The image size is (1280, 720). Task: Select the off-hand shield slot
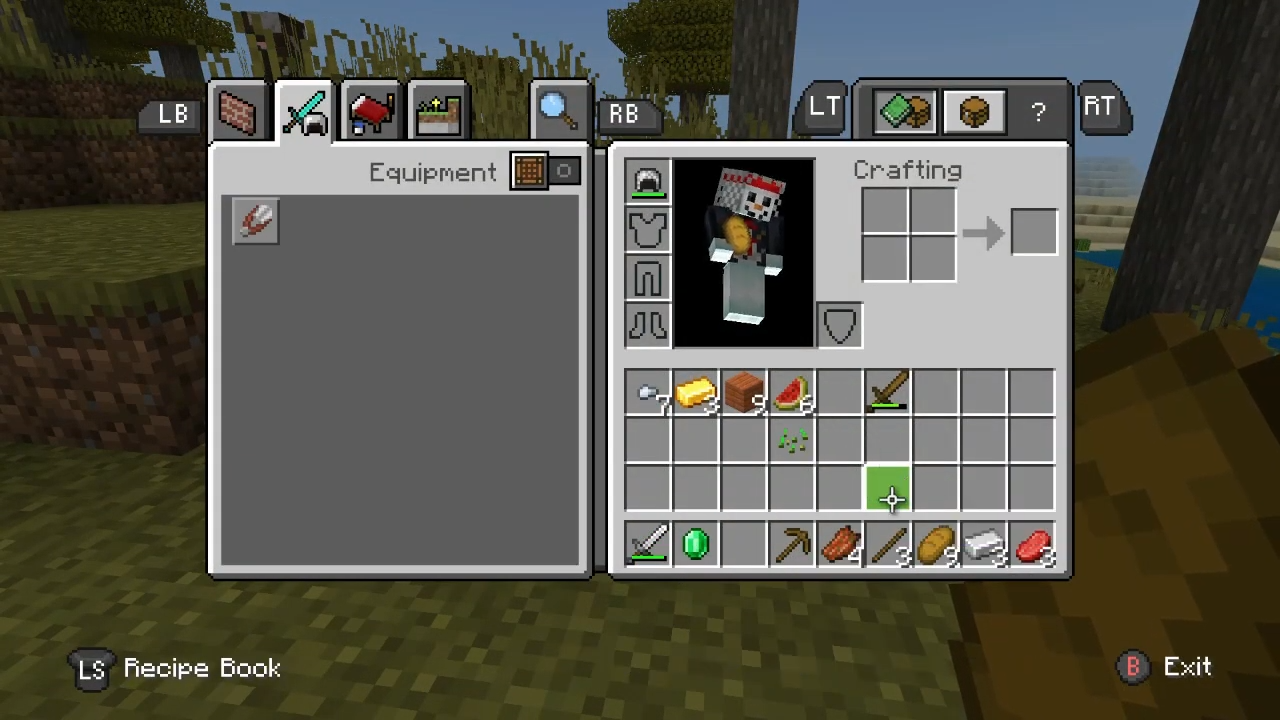[x=840, y=325]
